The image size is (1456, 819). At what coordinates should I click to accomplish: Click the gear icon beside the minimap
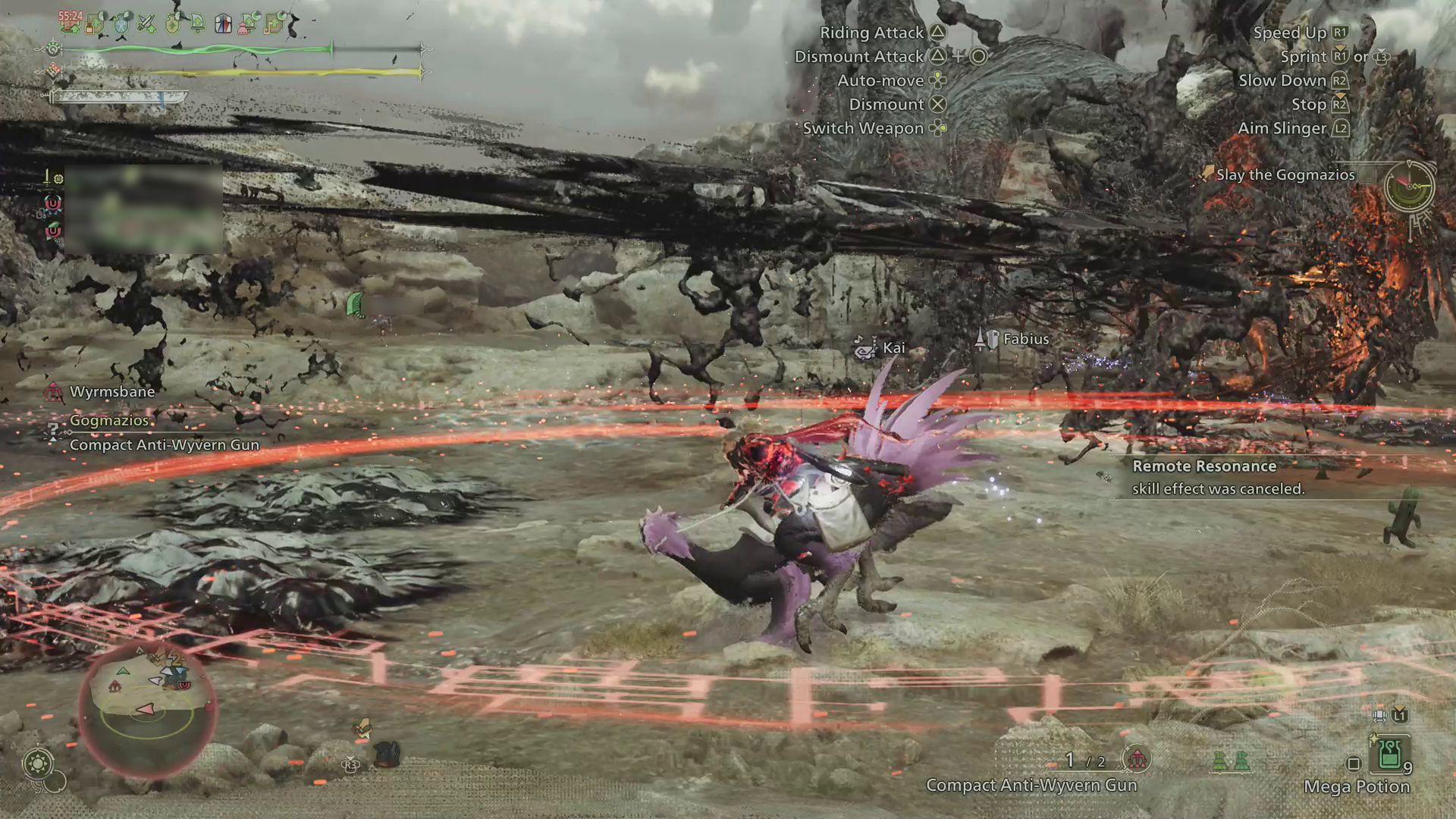click(38, 763)
